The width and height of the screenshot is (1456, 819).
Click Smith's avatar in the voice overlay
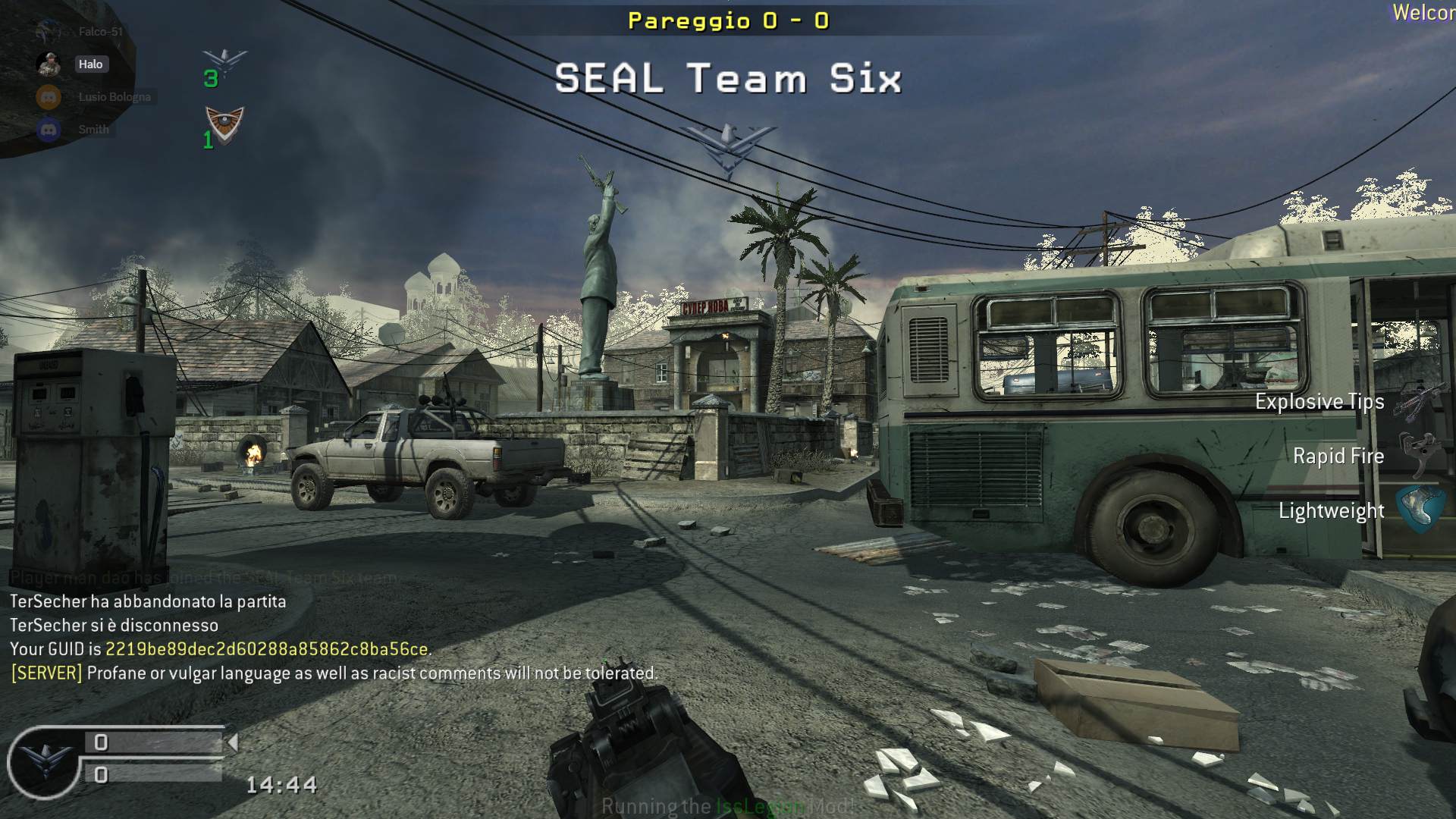[x=49, y=130]
